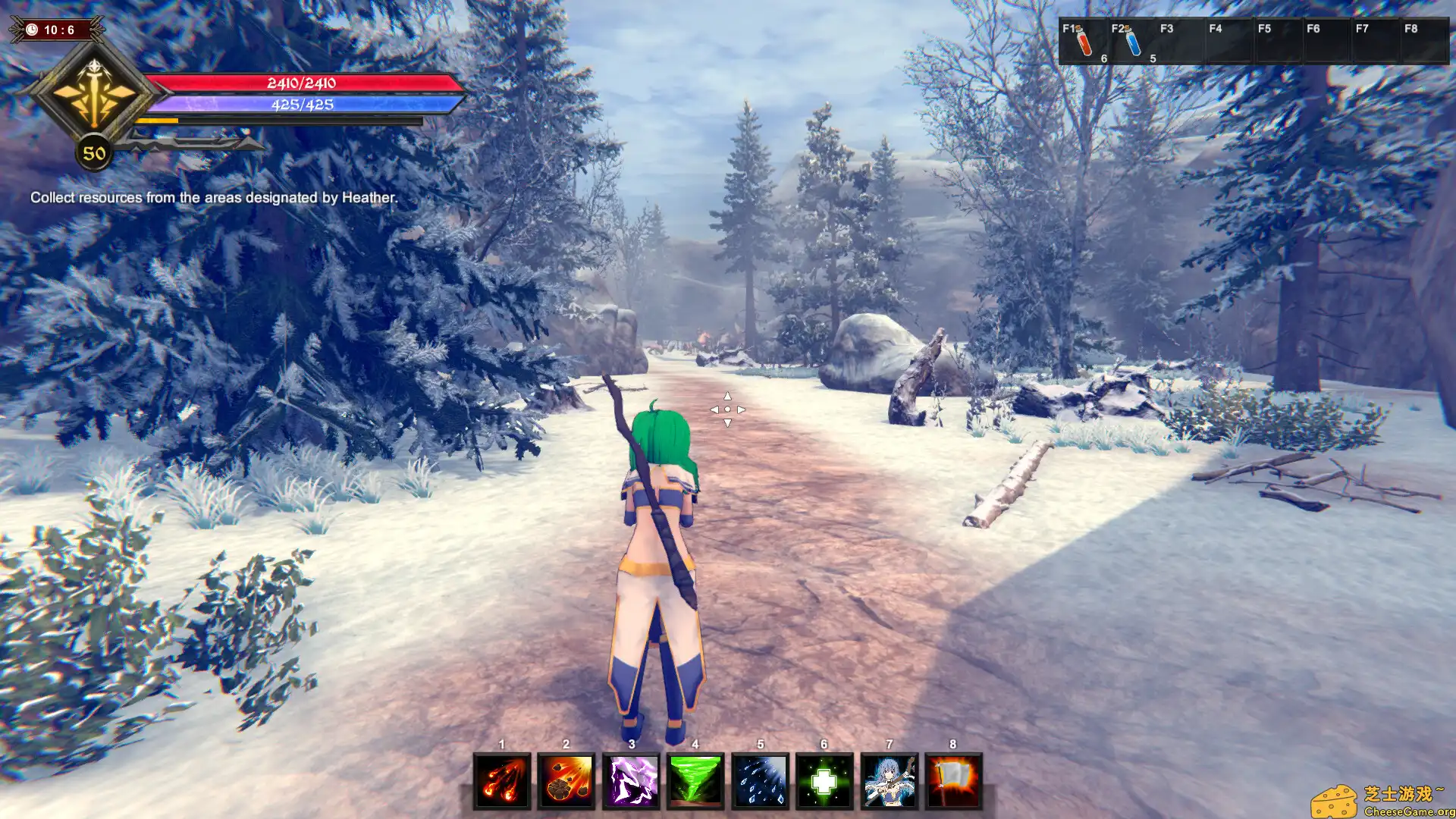Cast the healing cross skill in slot 6

825,780
